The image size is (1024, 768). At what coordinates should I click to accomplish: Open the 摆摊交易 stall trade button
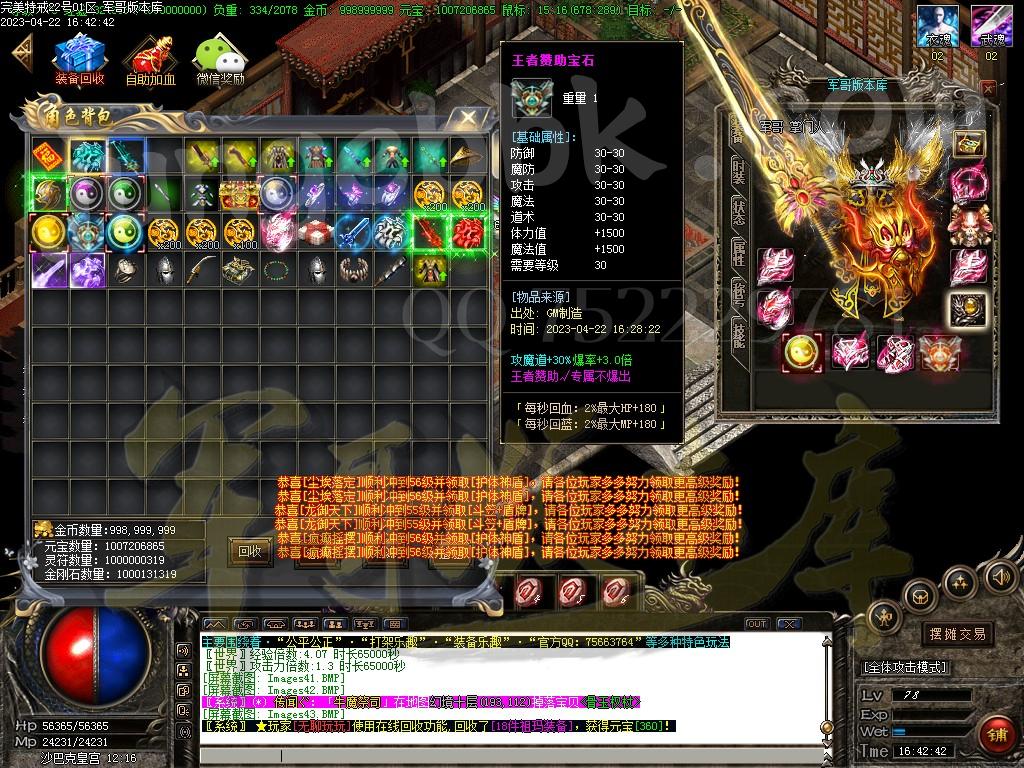click(x=957, y=634)
